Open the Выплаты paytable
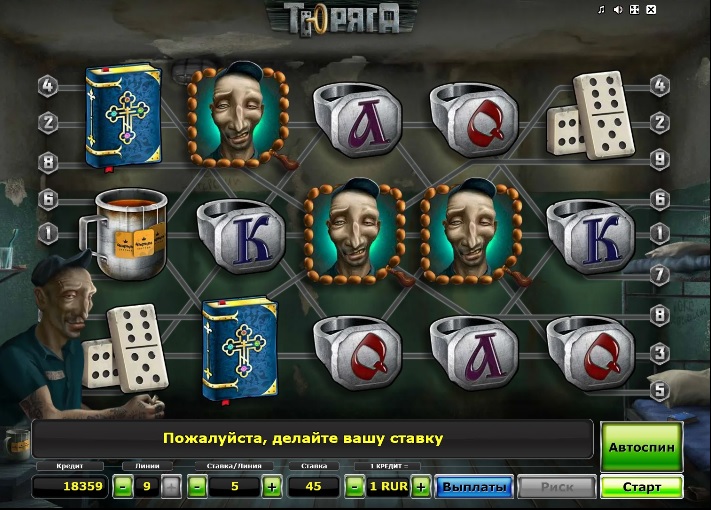The image size is (711, 510). pos(474,487)
